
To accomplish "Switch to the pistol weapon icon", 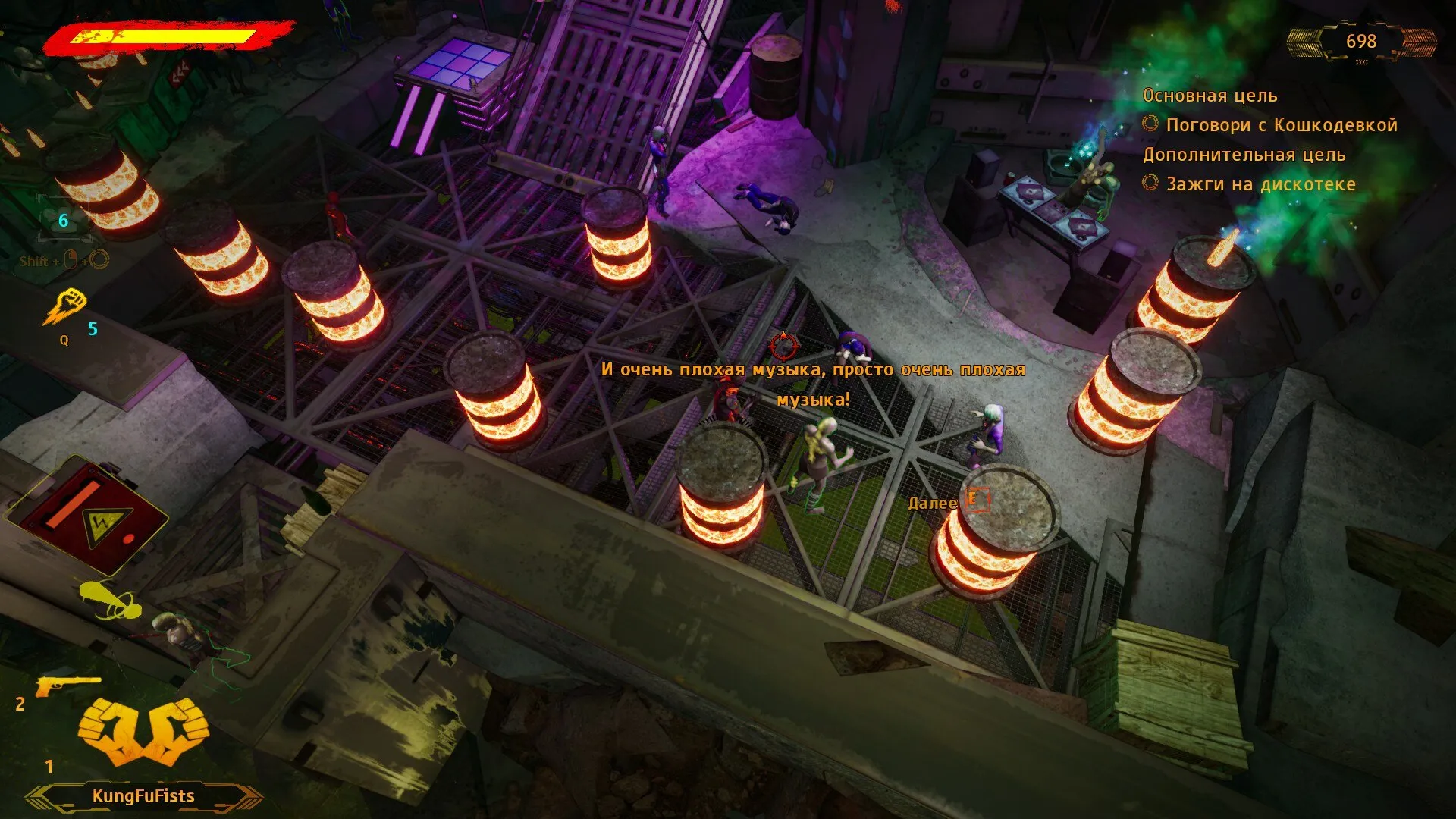I will [67, 686].
